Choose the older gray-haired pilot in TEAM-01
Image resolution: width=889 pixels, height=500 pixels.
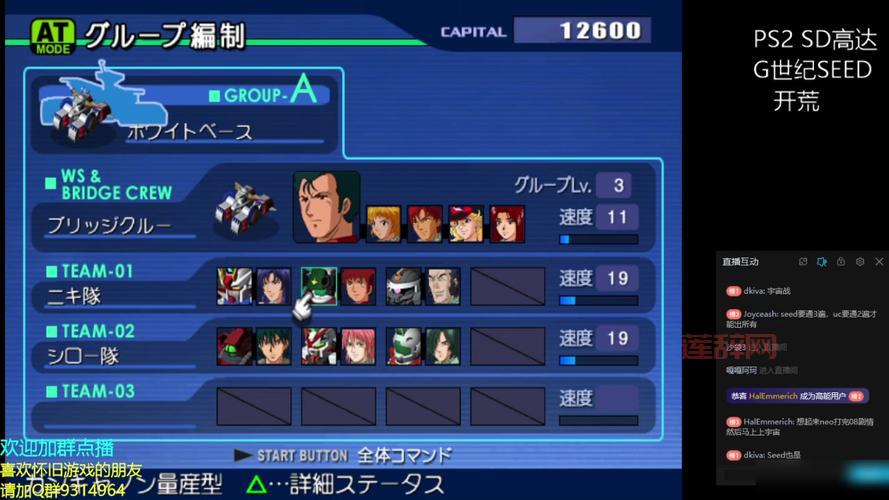coord(443,286)
